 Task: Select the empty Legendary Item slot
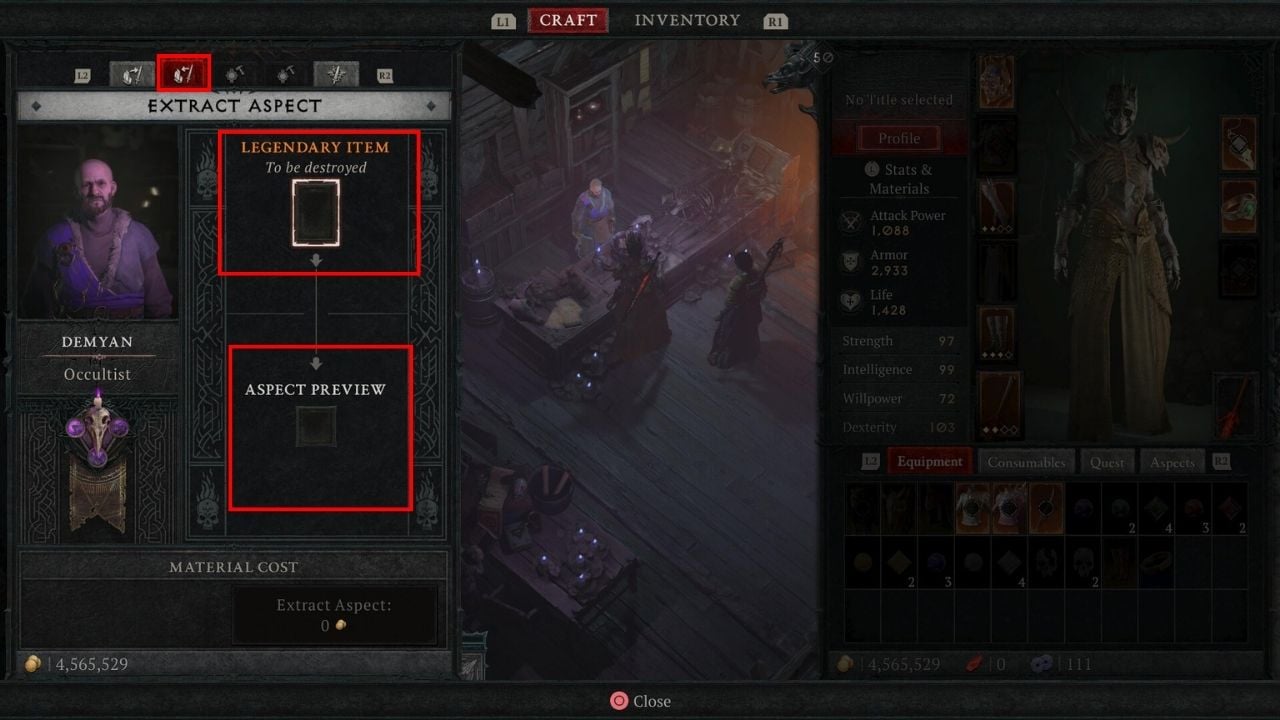point(319,211)
